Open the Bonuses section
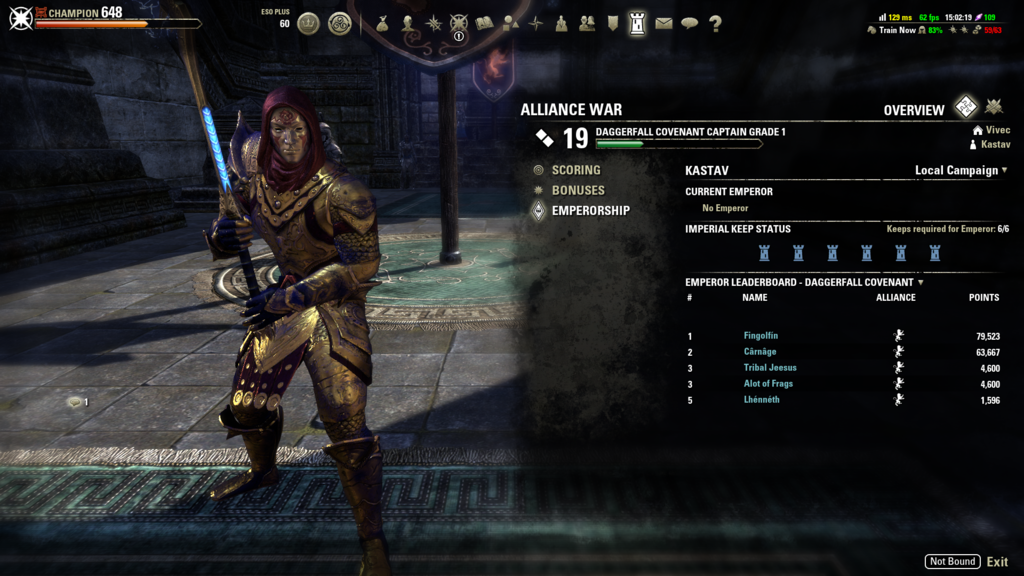This screenshot has height=576, width=1024. pos(578,190)
